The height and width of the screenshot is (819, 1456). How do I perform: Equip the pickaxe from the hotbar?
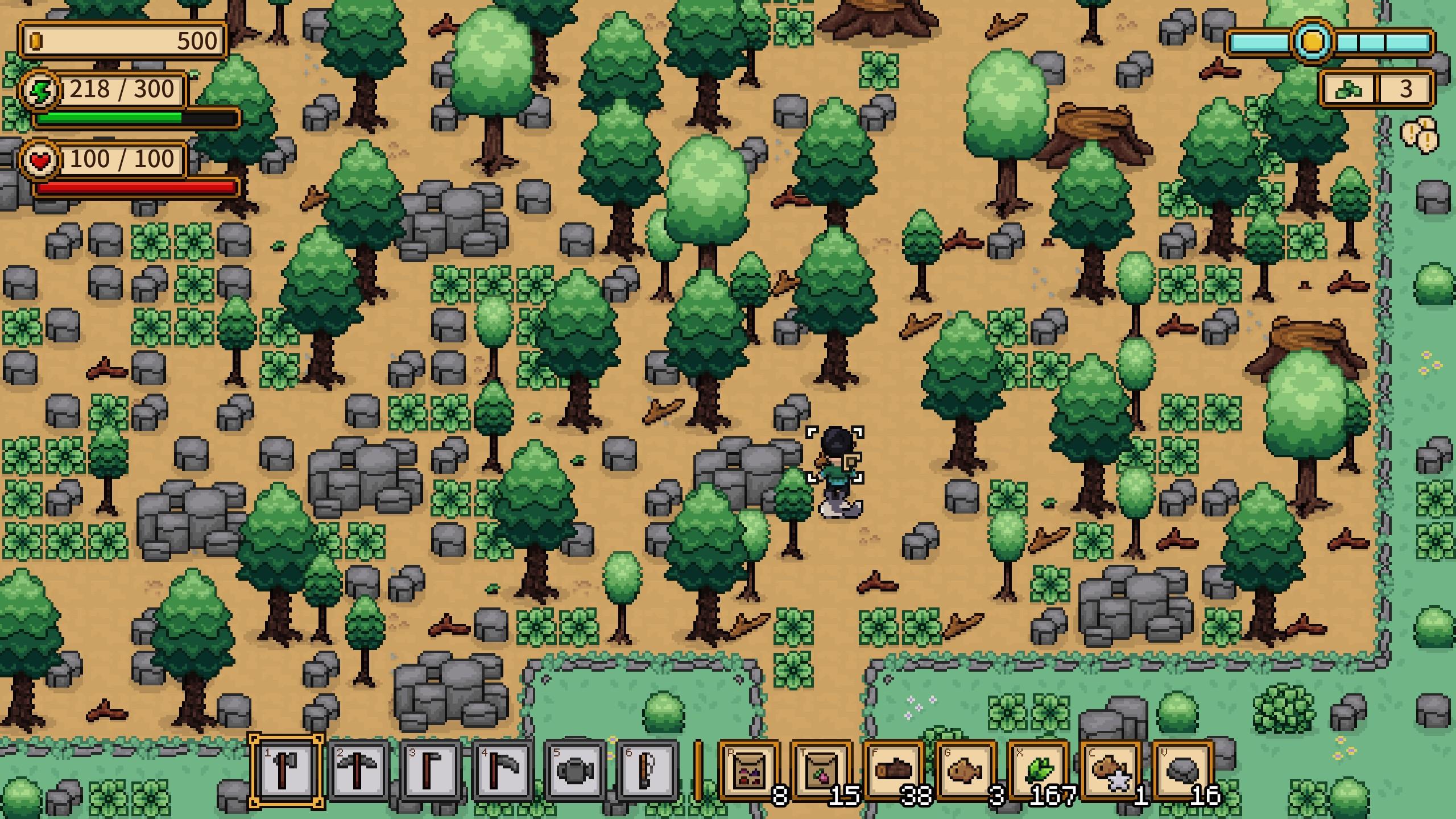[x=358, y=771]
